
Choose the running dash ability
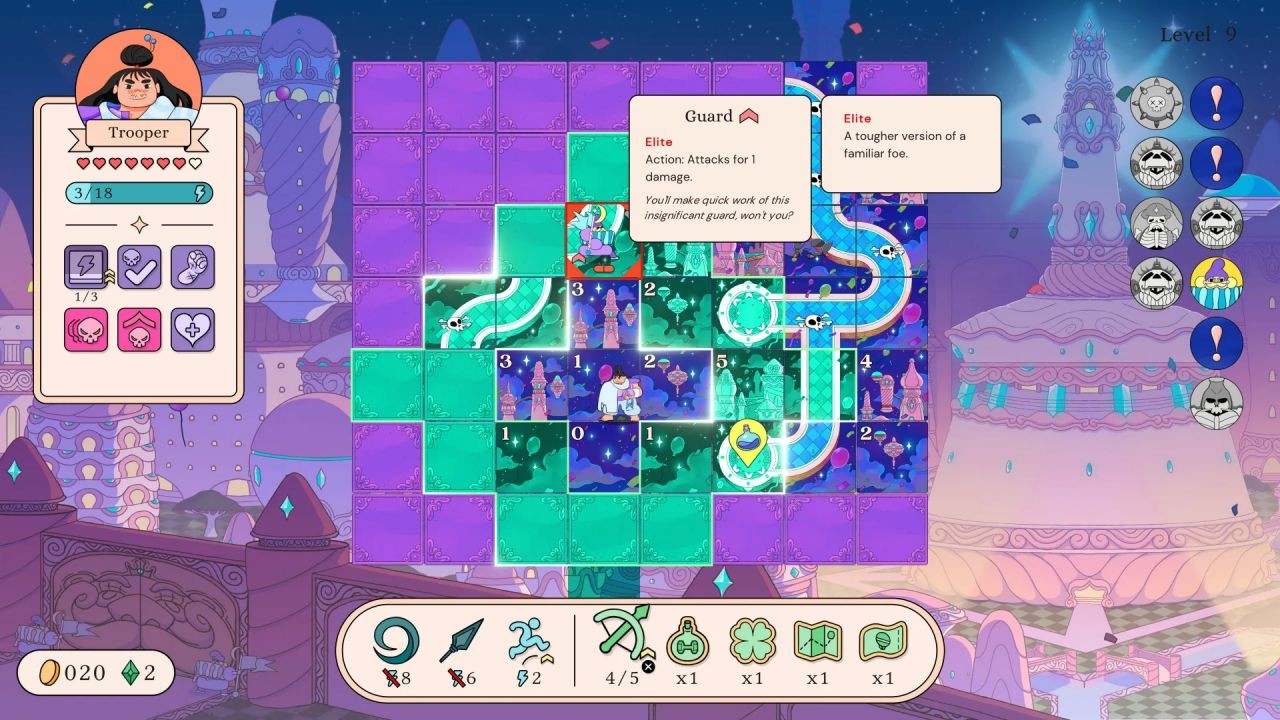coord(527,641)
